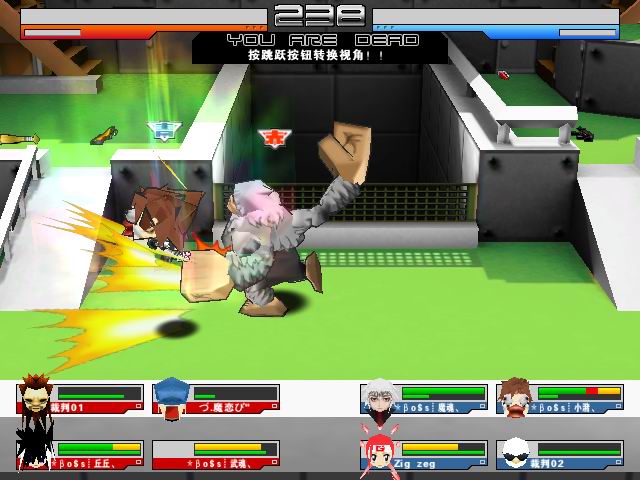Image resolution: width=640 pixels, height=480 pixels.
Task: Choose the boss 丘丘 player panel
Action: (79, 454)
